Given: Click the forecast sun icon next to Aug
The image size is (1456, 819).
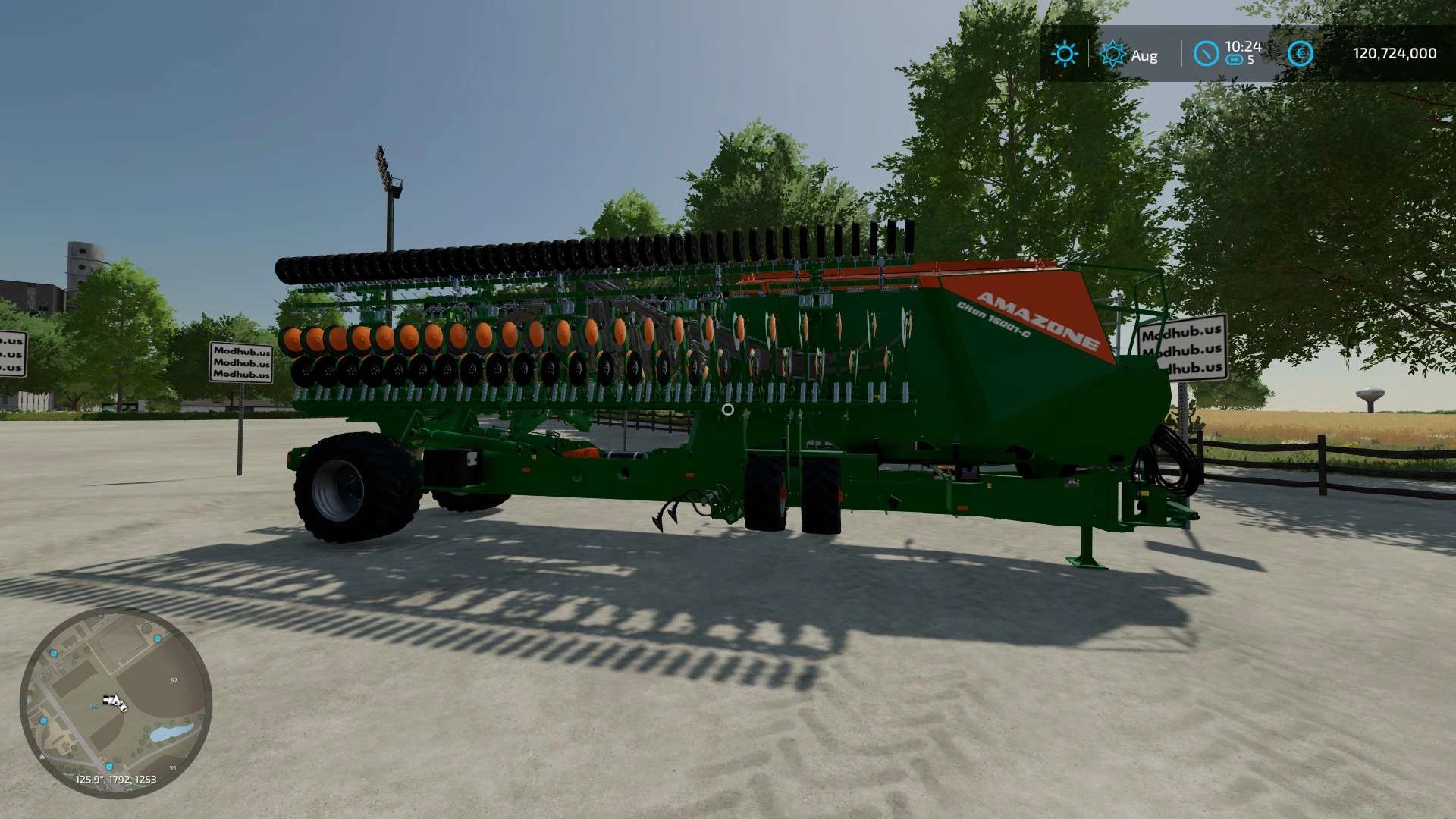Looking at the screenshot, I should [1112, 53].
